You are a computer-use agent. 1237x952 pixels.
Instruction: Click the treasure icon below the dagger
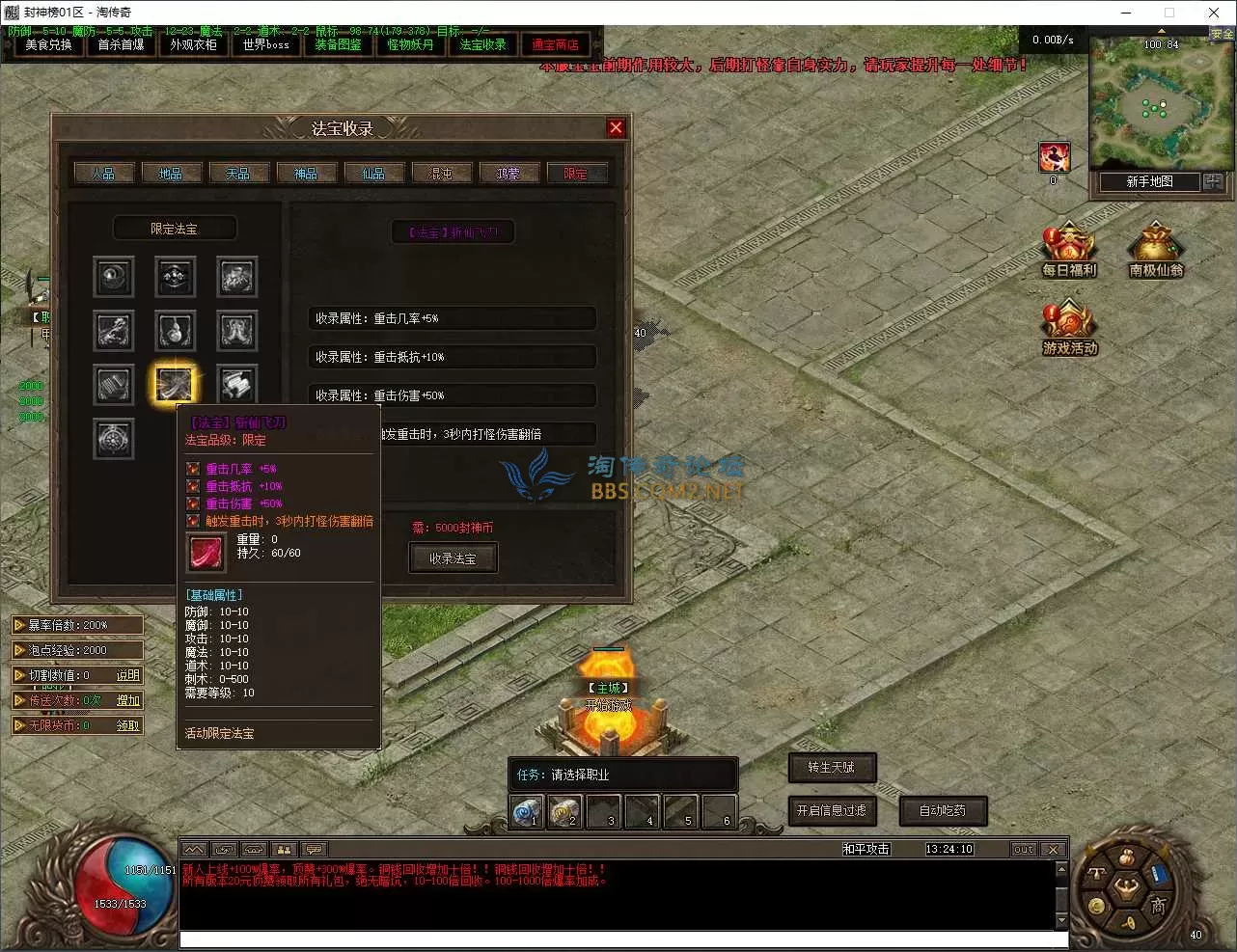pyautogui.click(x=113, y=439)
